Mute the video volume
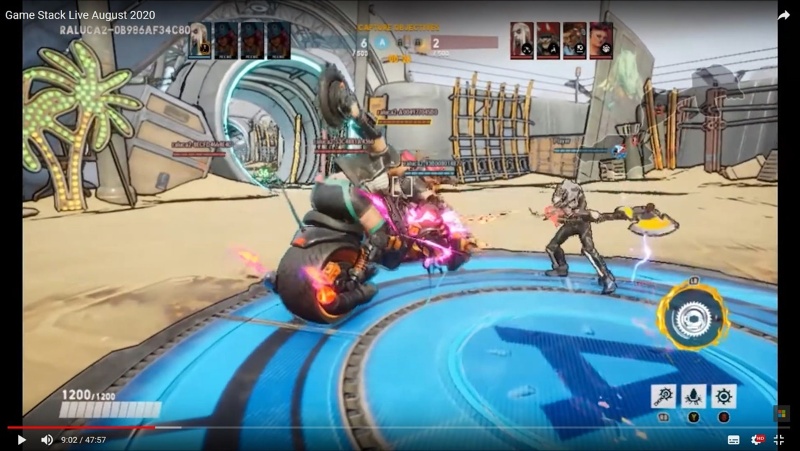Screen dimensions: 800x451 [46, 439]
